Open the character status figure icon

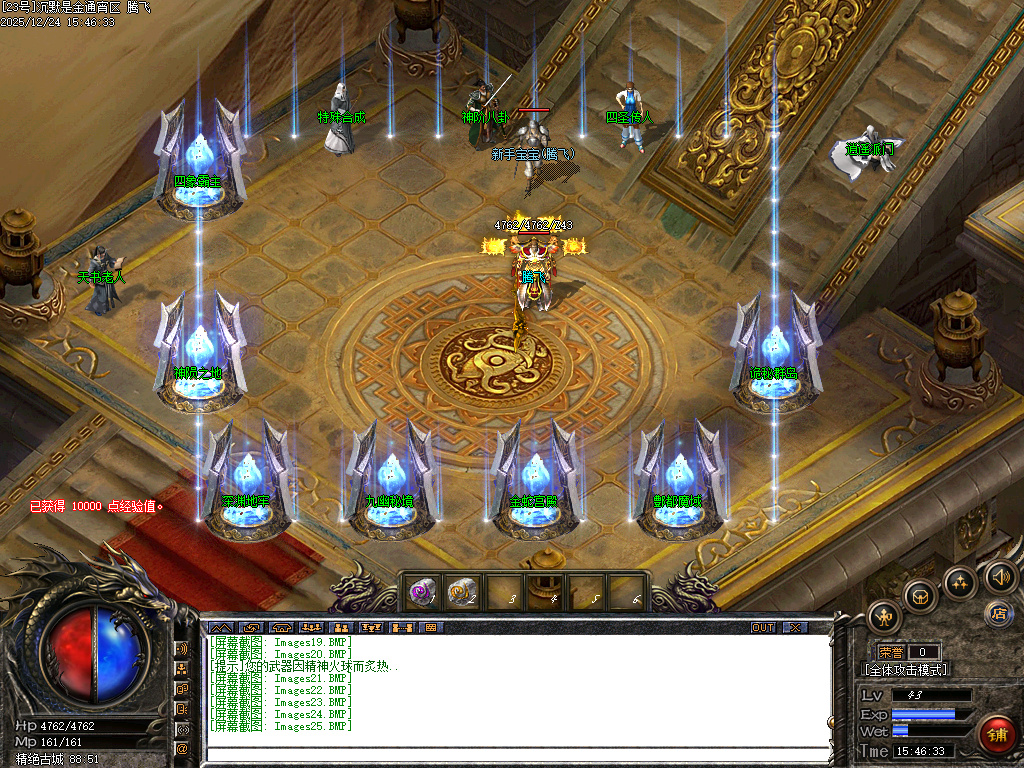[884, 616]
